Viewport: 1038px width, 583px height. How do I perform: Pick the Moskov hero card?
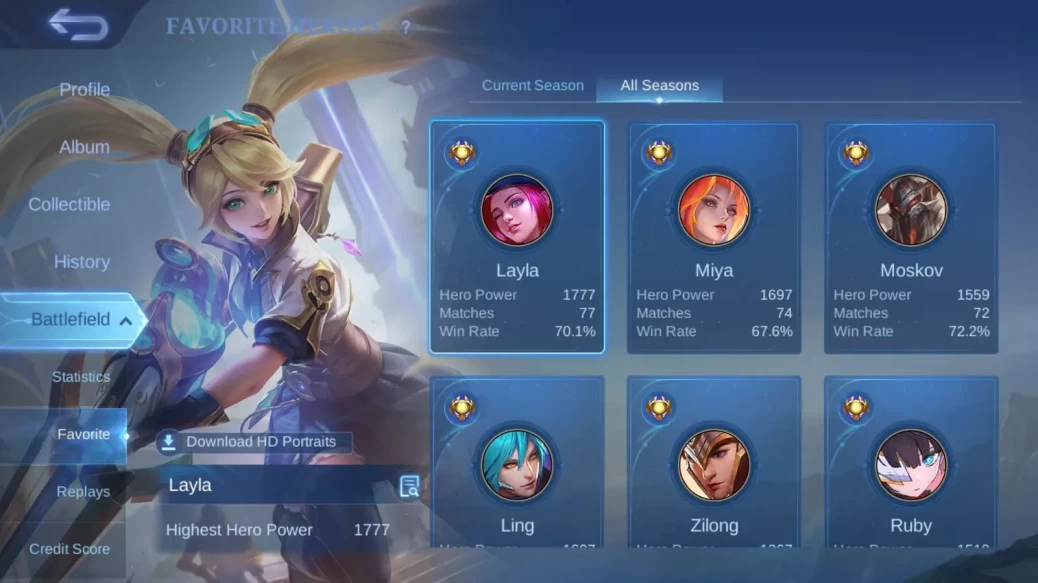[910, 237]
